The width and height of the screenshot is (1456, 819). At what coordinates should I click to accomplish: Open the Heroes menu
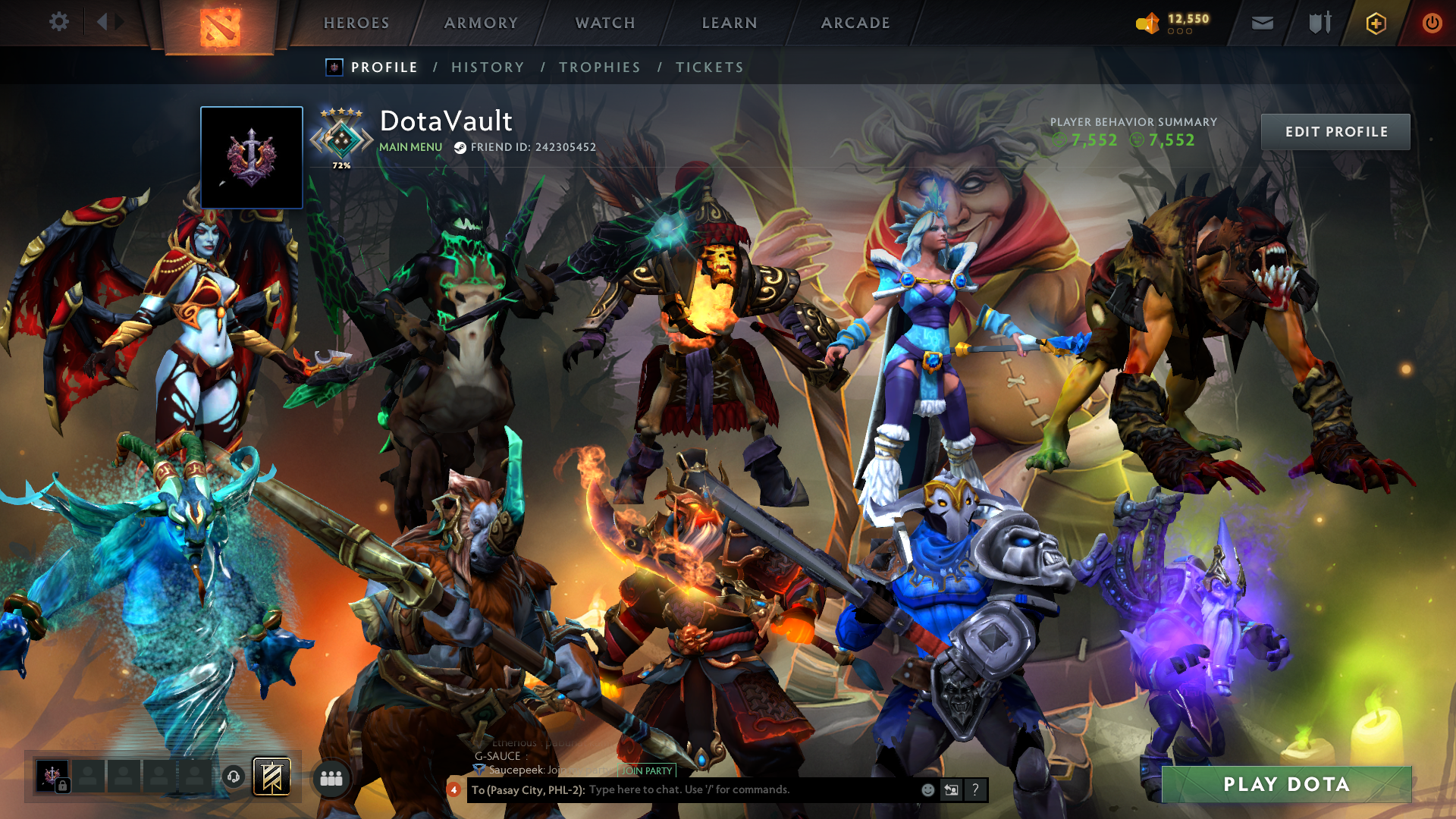pyautogui.click(x=356, y=23)
